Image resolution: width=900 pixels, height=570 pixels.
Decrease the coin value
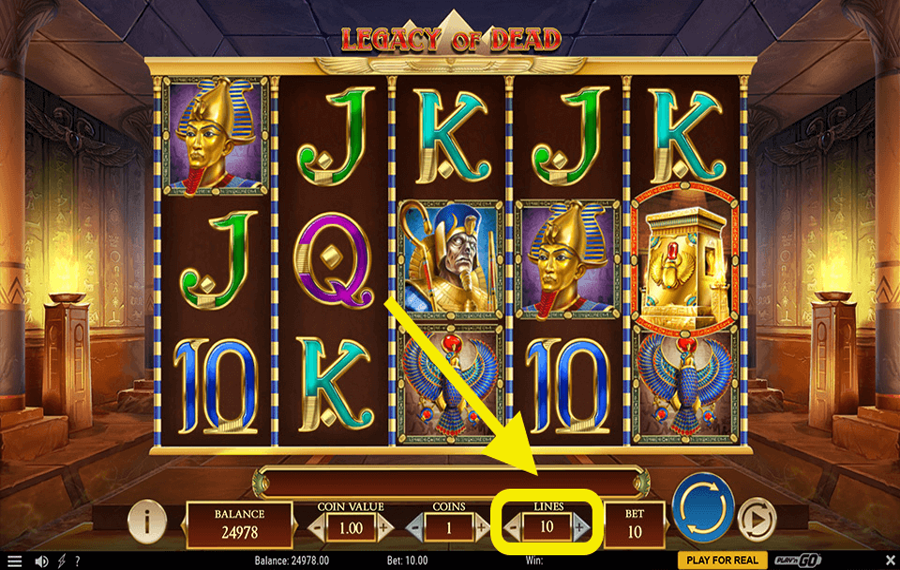click(318, 525)
